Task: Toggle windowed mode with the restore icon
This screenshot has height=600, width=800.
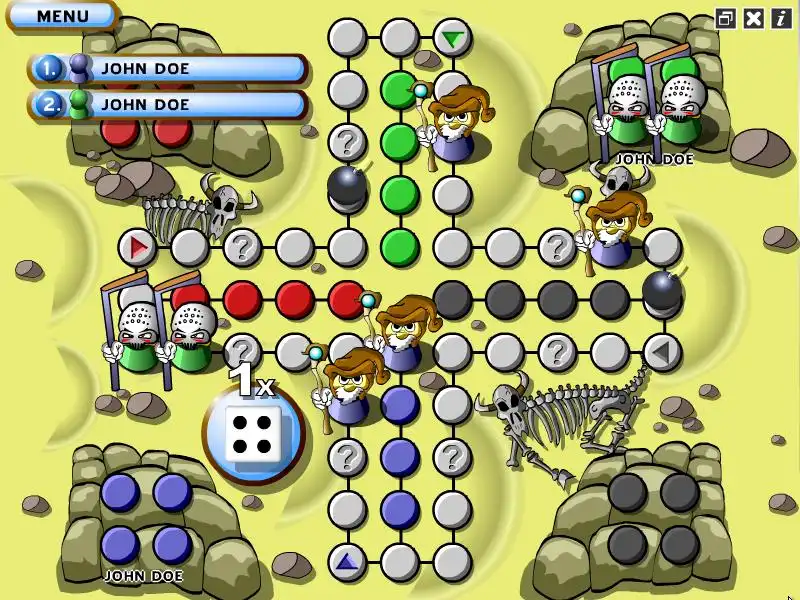Action: (x=726, y=18)
